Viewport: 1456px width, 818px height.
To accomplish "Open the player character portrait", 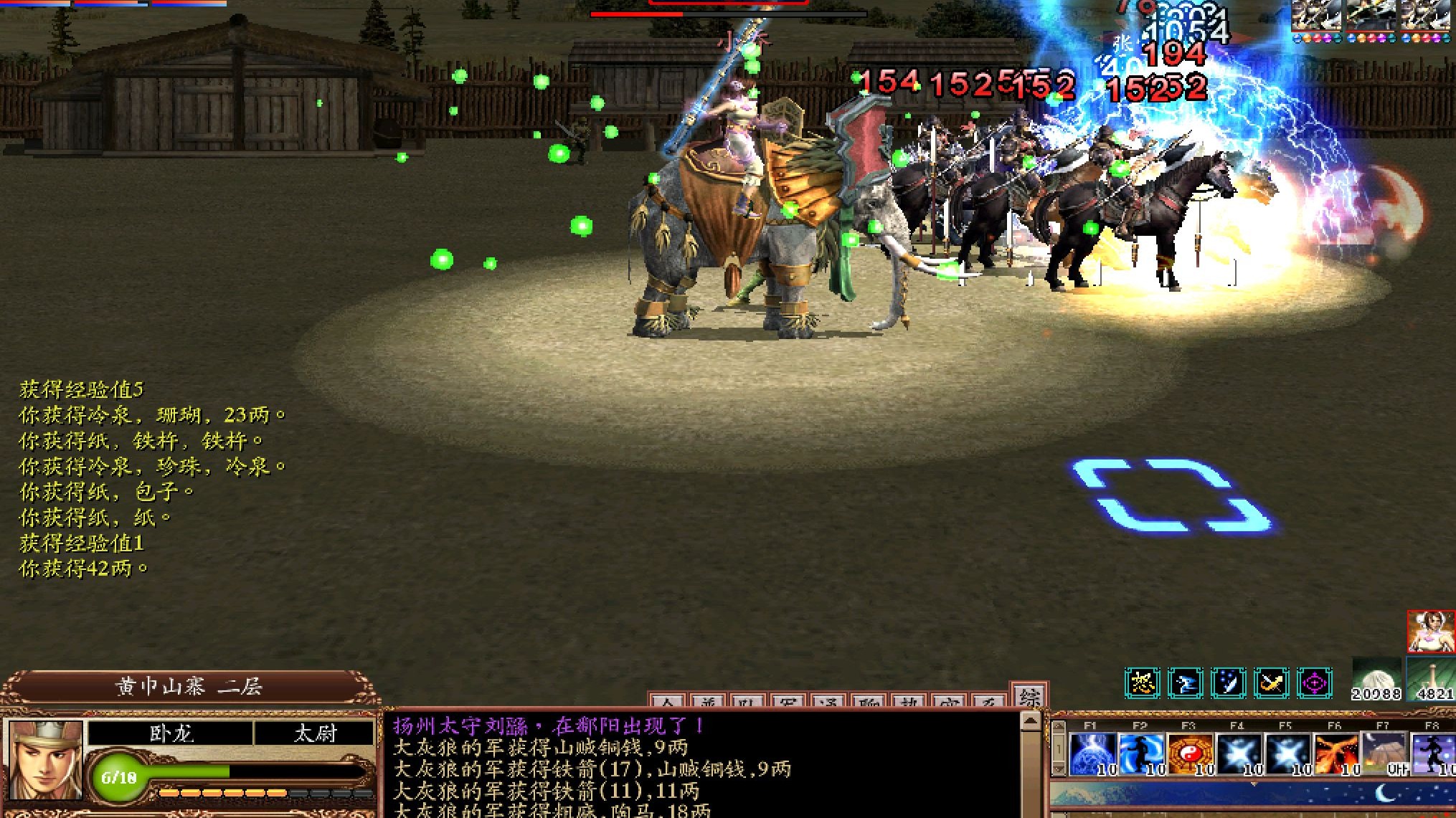I will tap(44, 761).
